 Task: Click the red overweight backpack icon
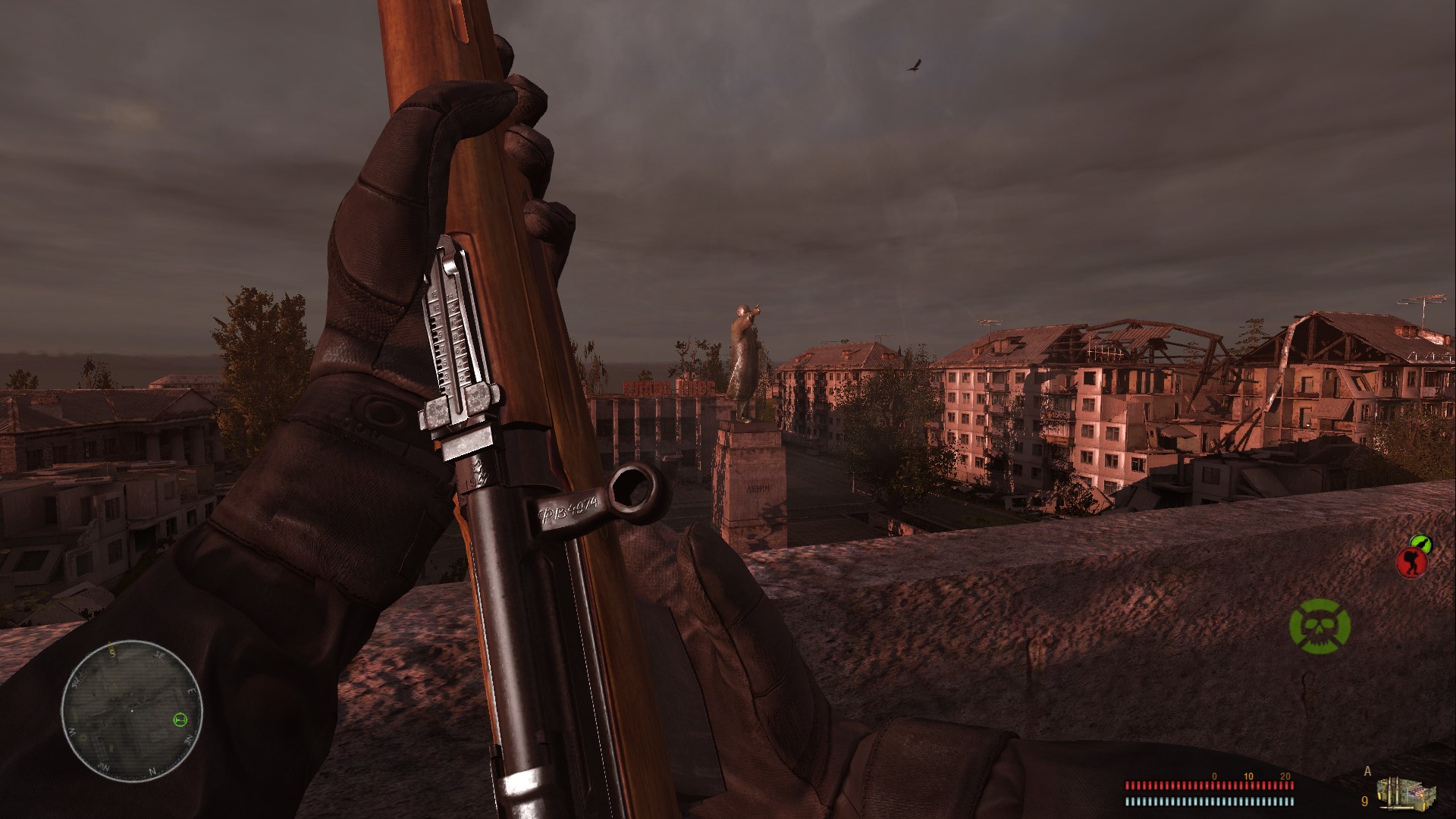tap(1410, 563)
